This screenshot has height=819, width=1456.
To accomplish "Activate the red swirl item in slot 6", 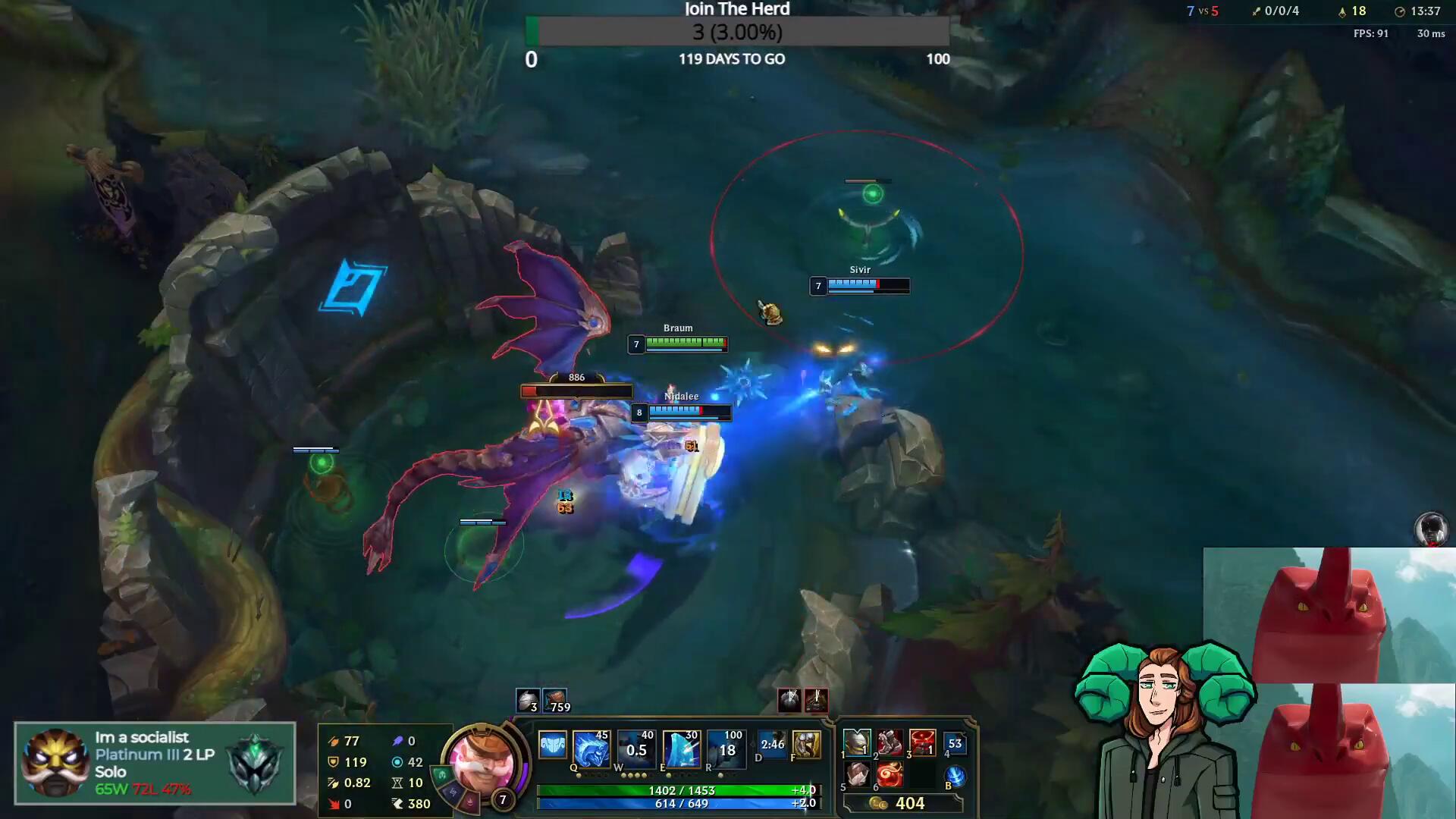I will click(x=890, y=775).
